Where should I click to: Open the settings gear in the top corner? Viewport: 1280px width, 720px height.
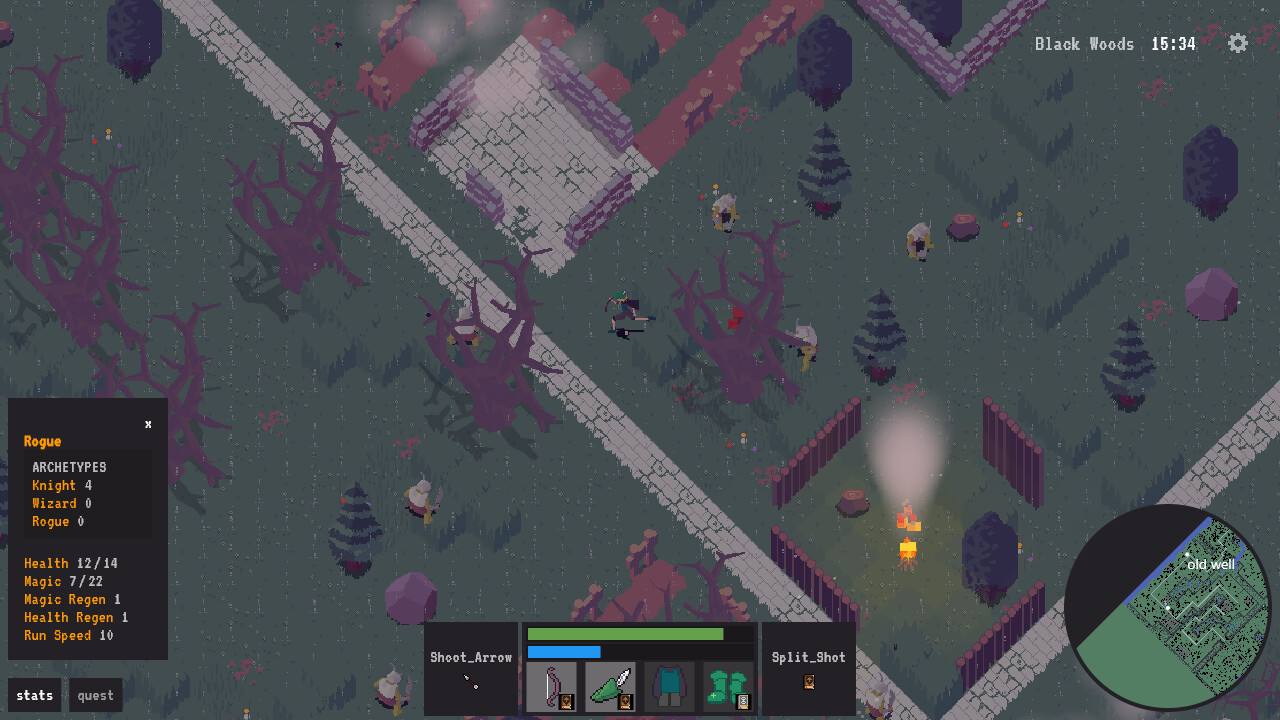(x=1237, y=43)
